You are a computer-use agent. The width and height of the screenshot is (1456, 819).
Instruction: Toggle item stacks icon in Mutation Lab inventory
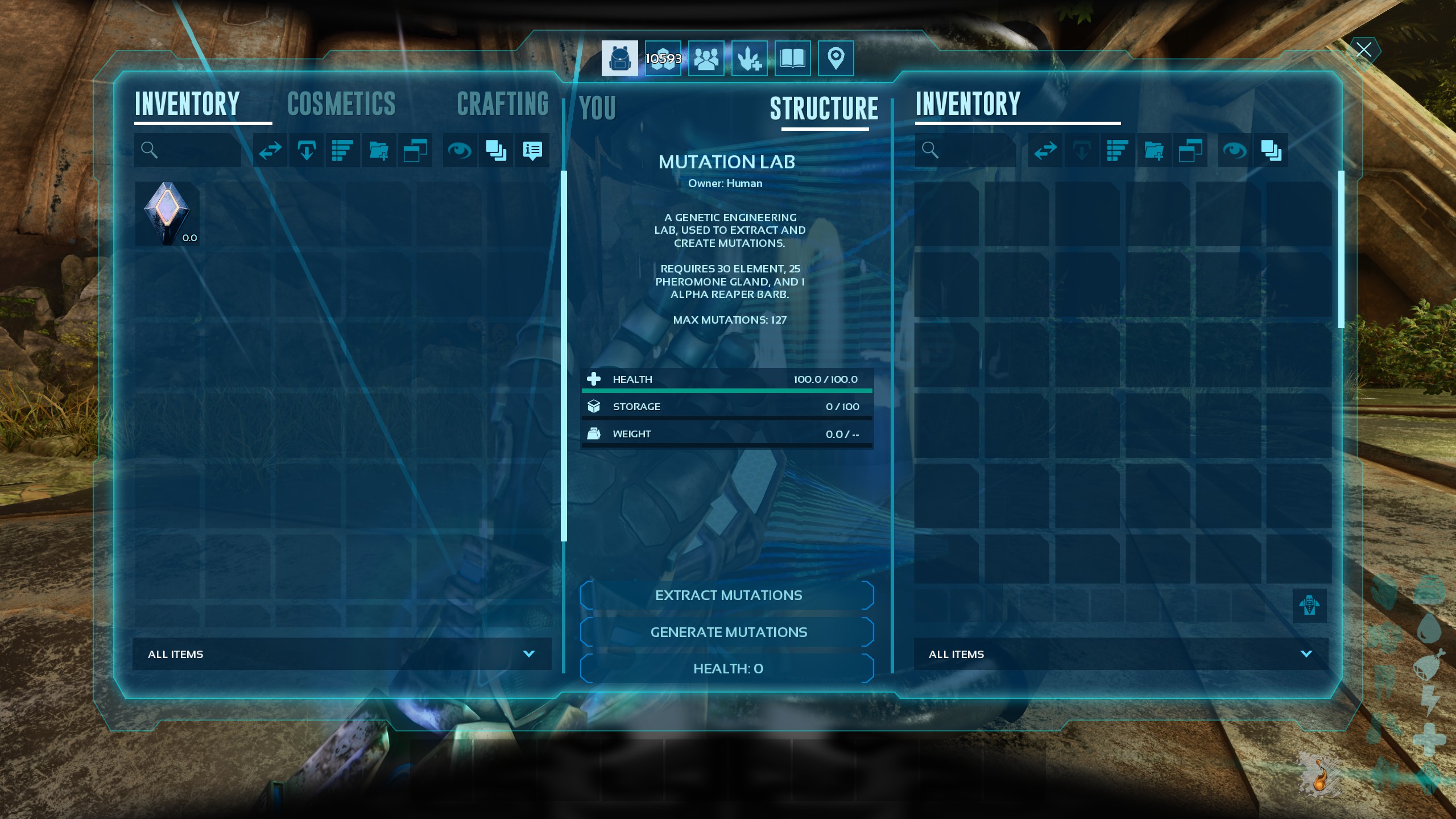click(x=1271, y=150)
